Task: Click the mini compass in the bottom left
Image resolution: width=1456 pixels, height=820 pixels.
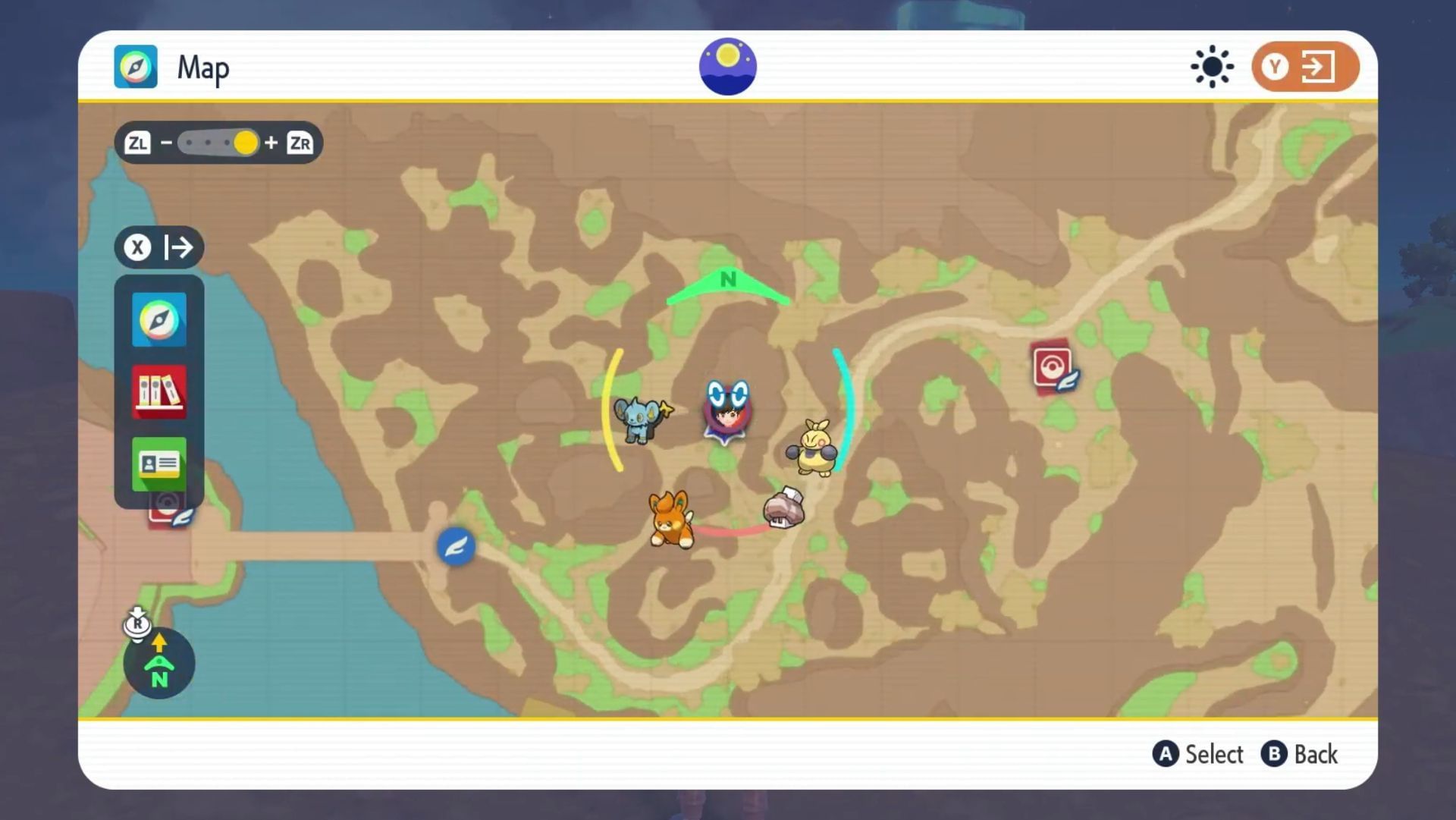Action: click(158, 663)
